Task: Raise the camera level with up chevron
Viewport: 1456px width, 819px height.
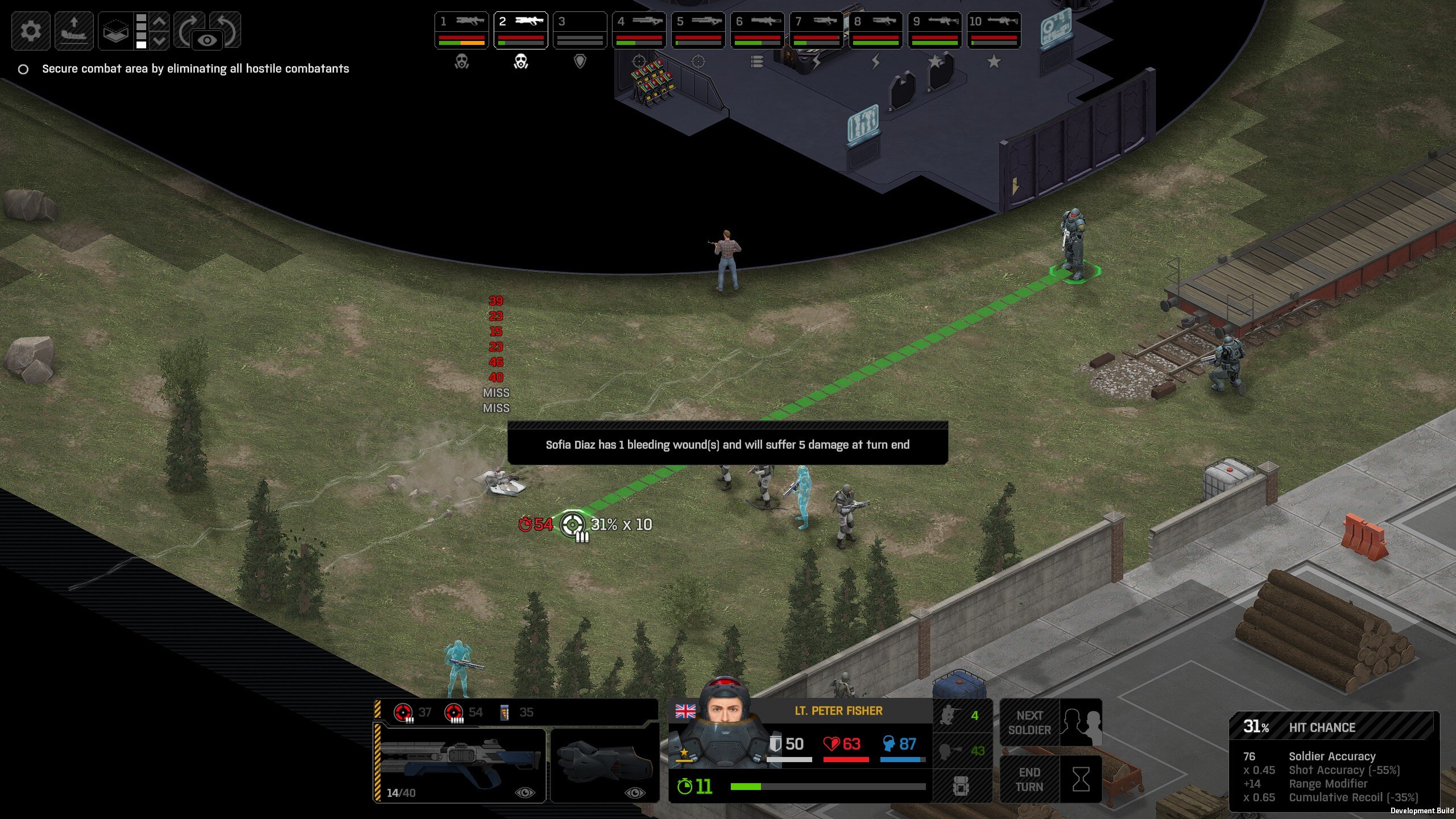Action: pyautogui.click(x=160, y=21)
